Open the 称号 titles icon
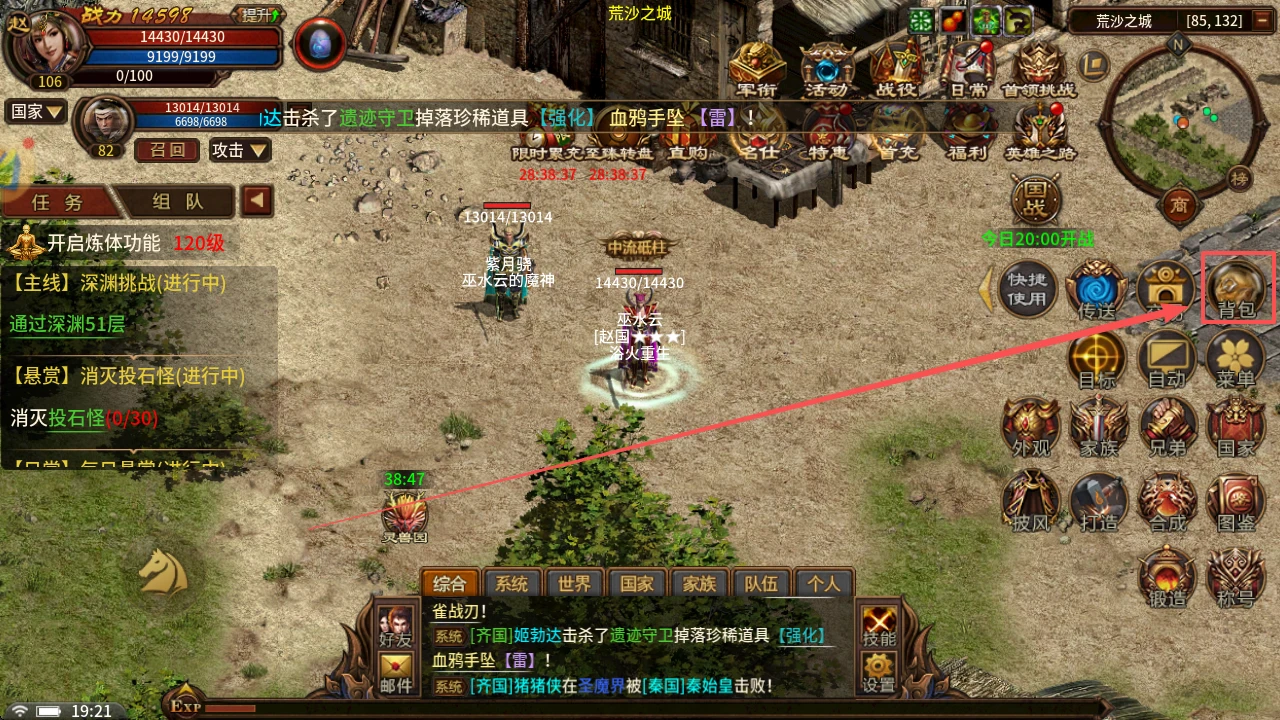Image resolution: width=1280 pixels, height=720 pixels. [x=1236, y=575]
